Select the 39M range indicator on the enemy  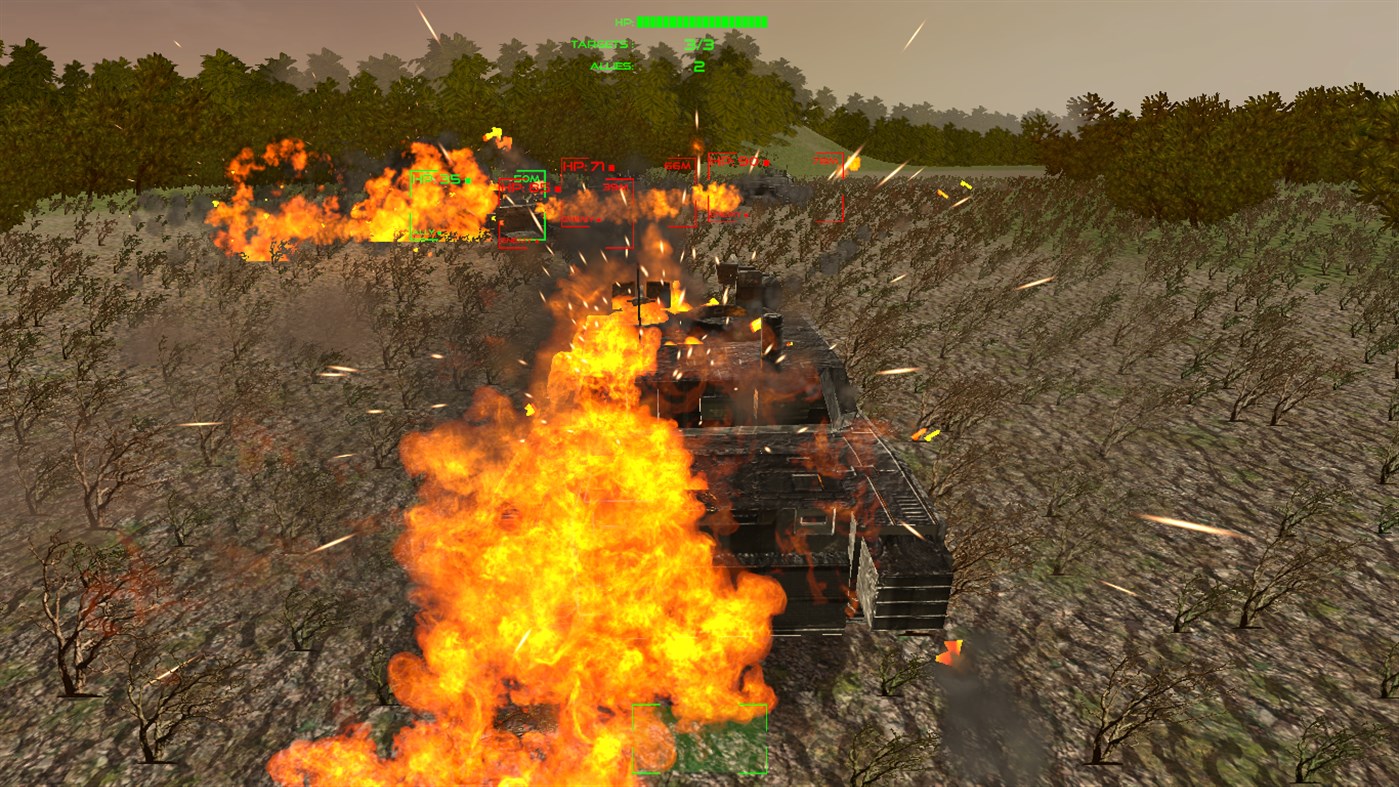pos(614,186)
